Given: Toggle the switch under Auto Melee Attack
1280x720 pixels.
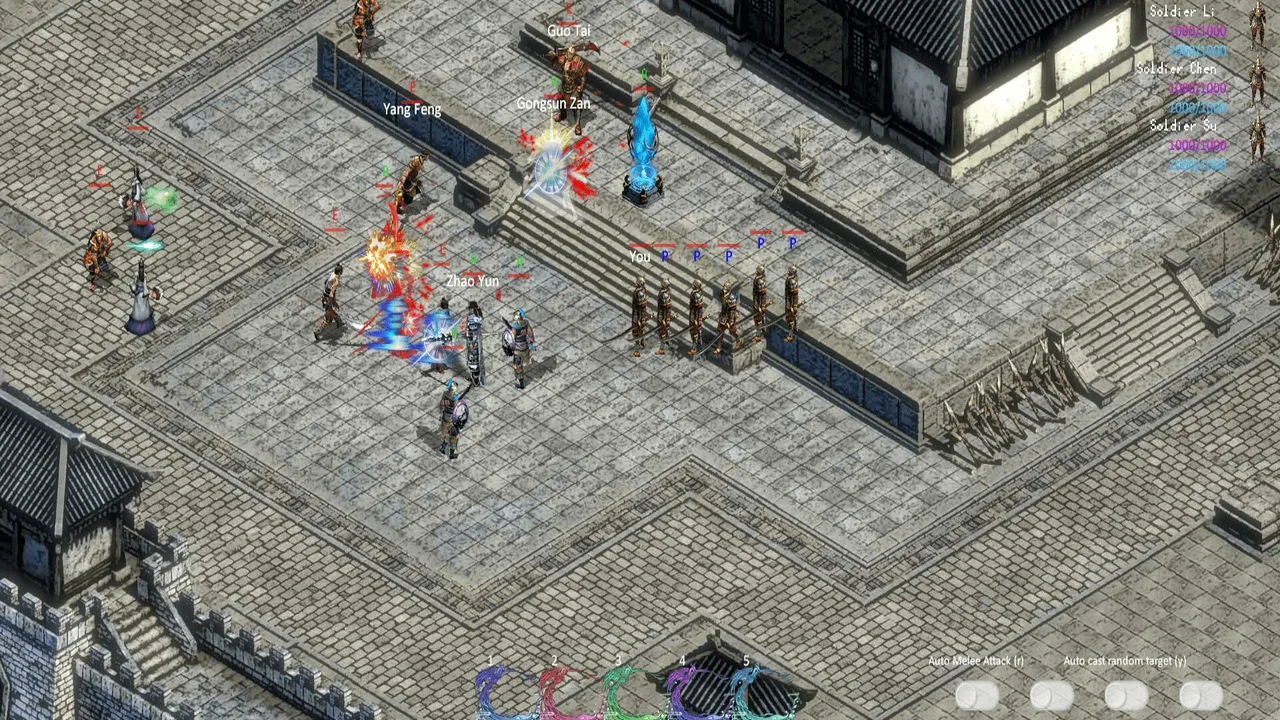Looking at the screenshot, I should [977, 694].
